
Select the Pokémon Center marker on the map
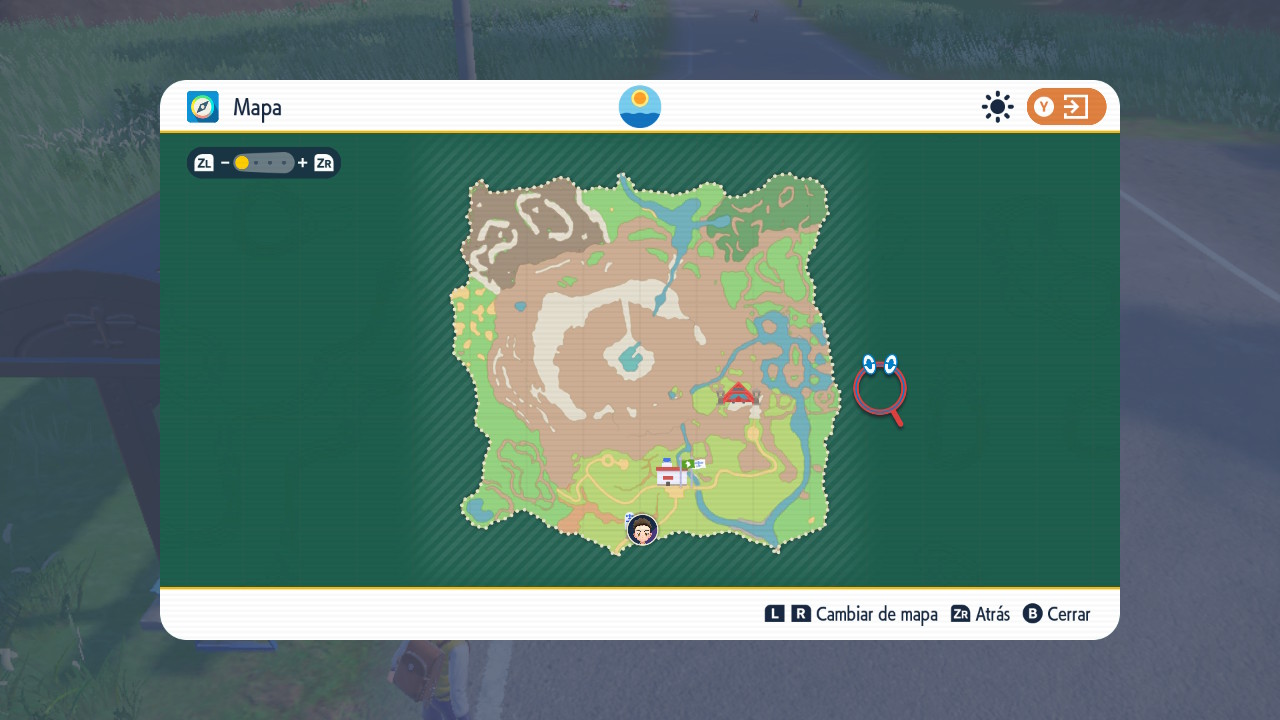tap(670, 473)
